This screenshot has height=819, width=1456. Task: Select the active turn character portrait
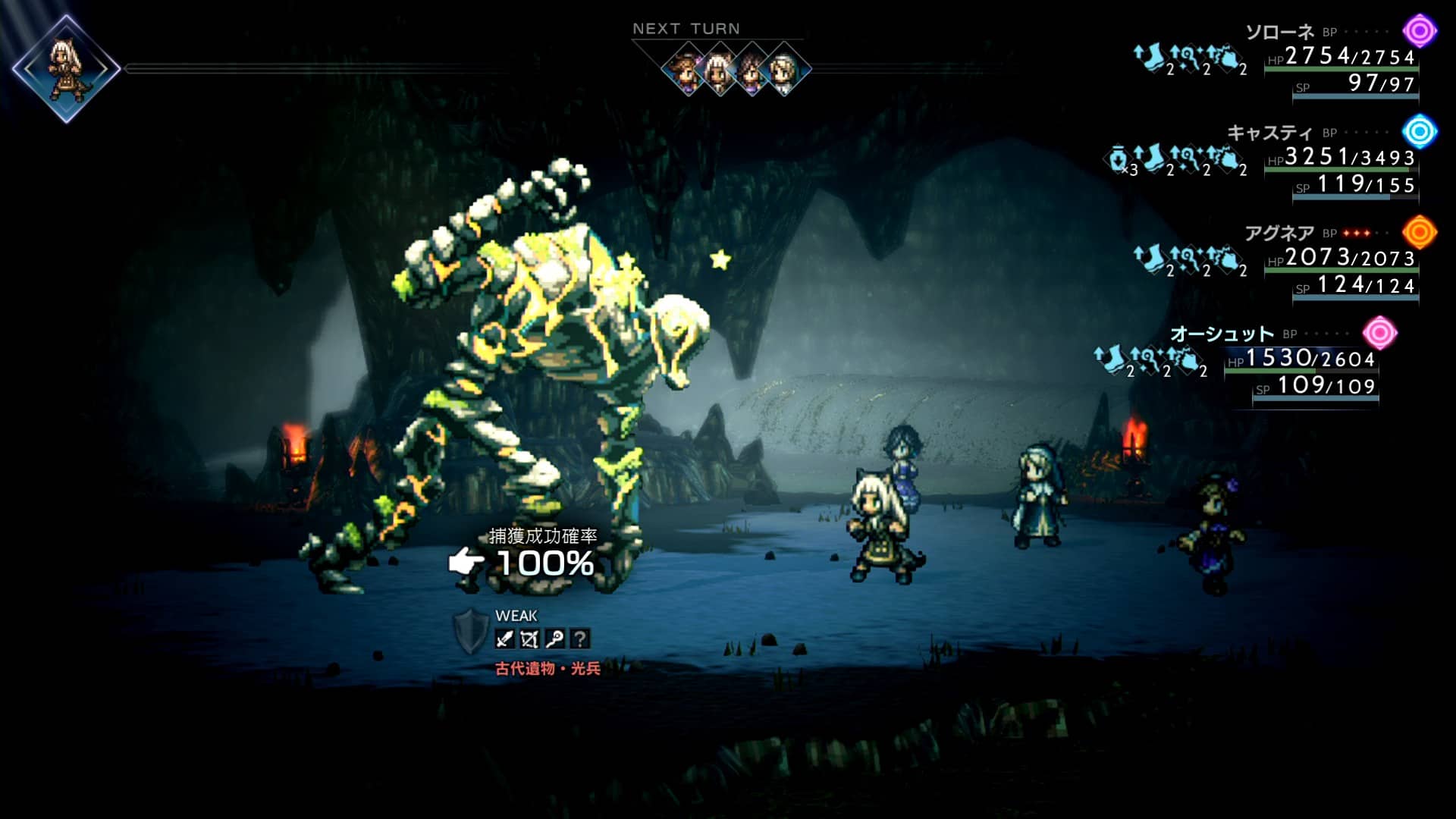[66, 68]
